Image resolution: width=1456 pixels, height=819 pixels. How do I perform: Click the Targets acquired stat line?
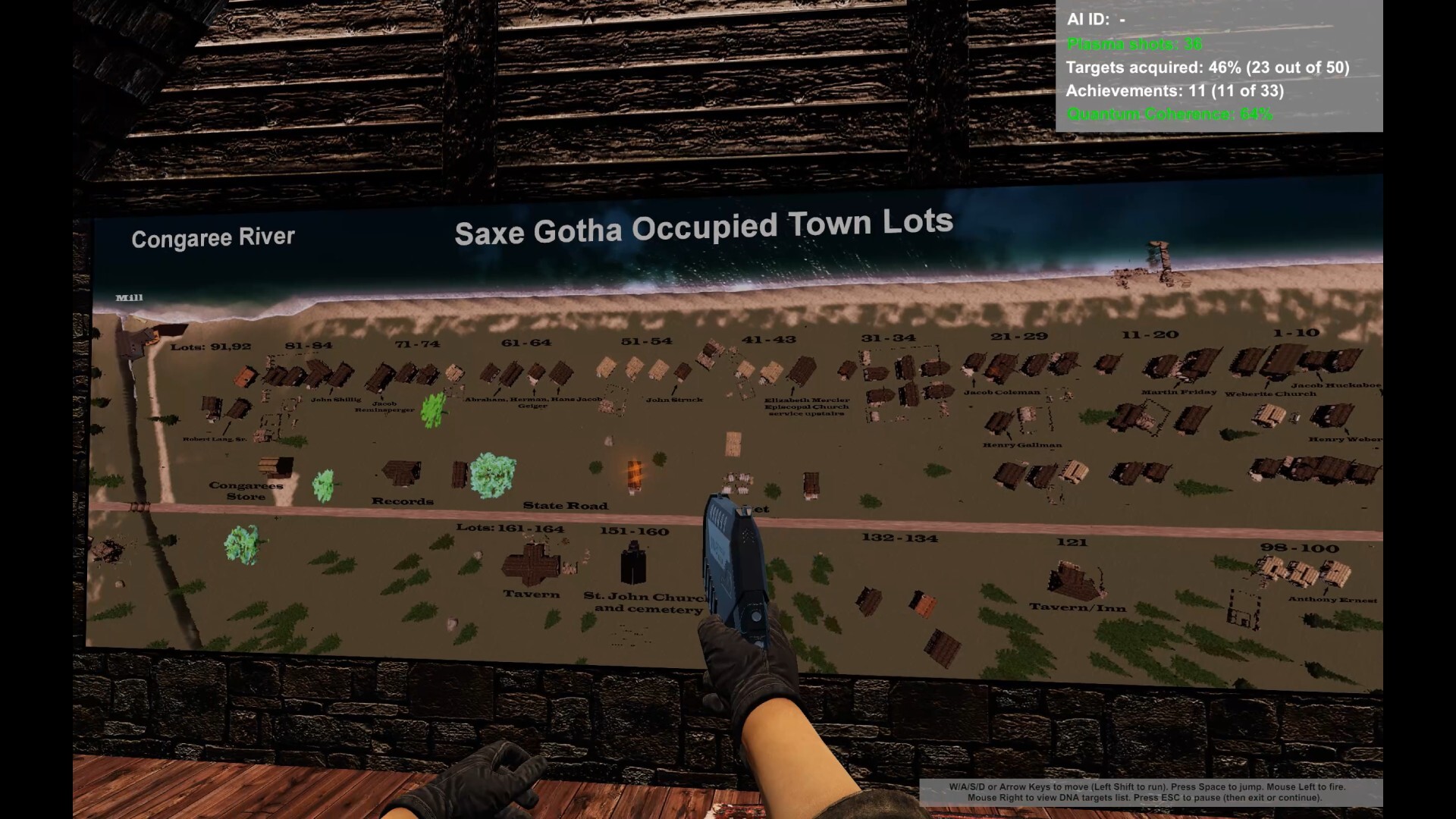click(1208, 67)
